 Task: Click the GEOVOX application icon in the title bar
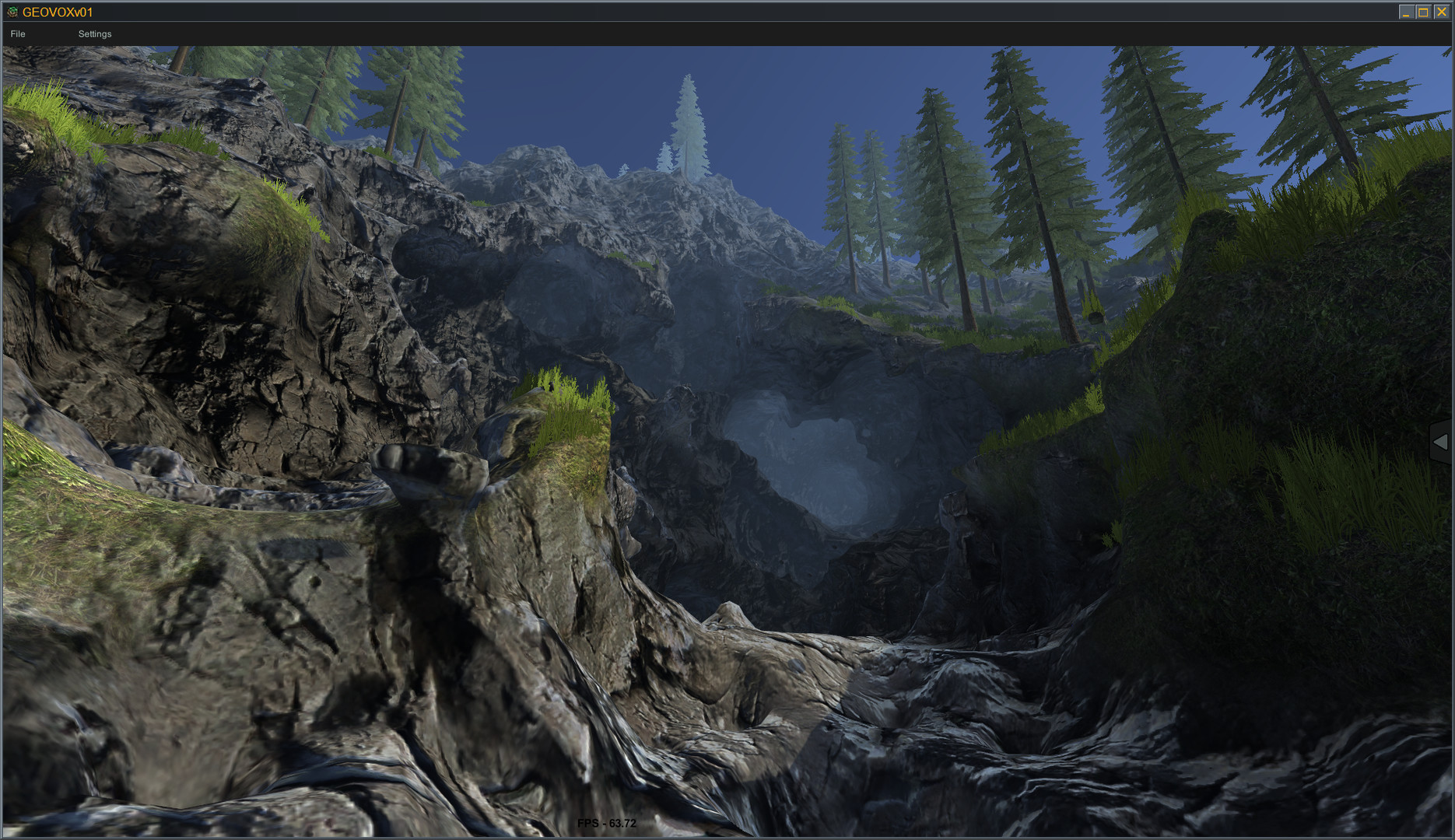coord(13,12)
